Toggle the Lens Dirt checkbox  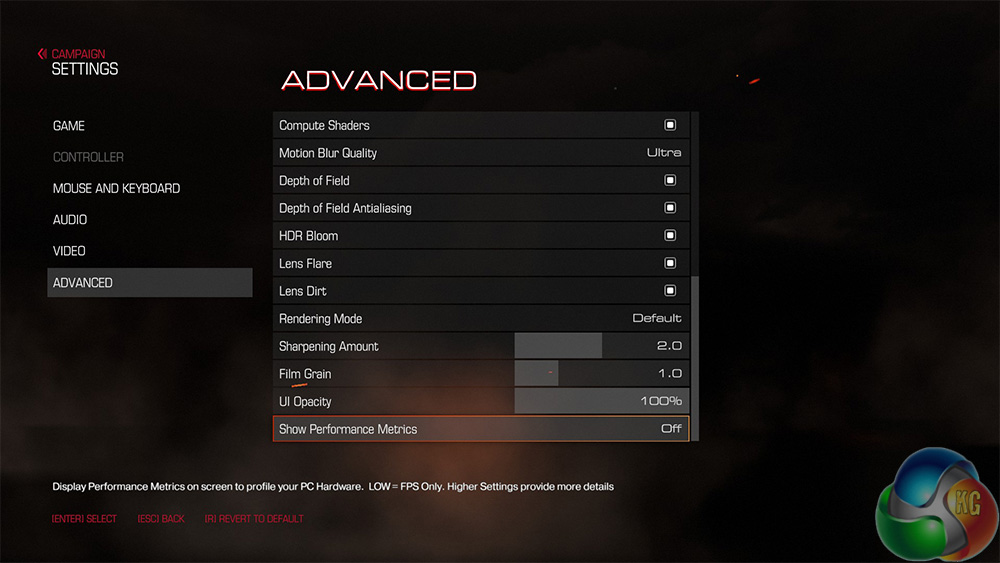(x=670, y=291)
